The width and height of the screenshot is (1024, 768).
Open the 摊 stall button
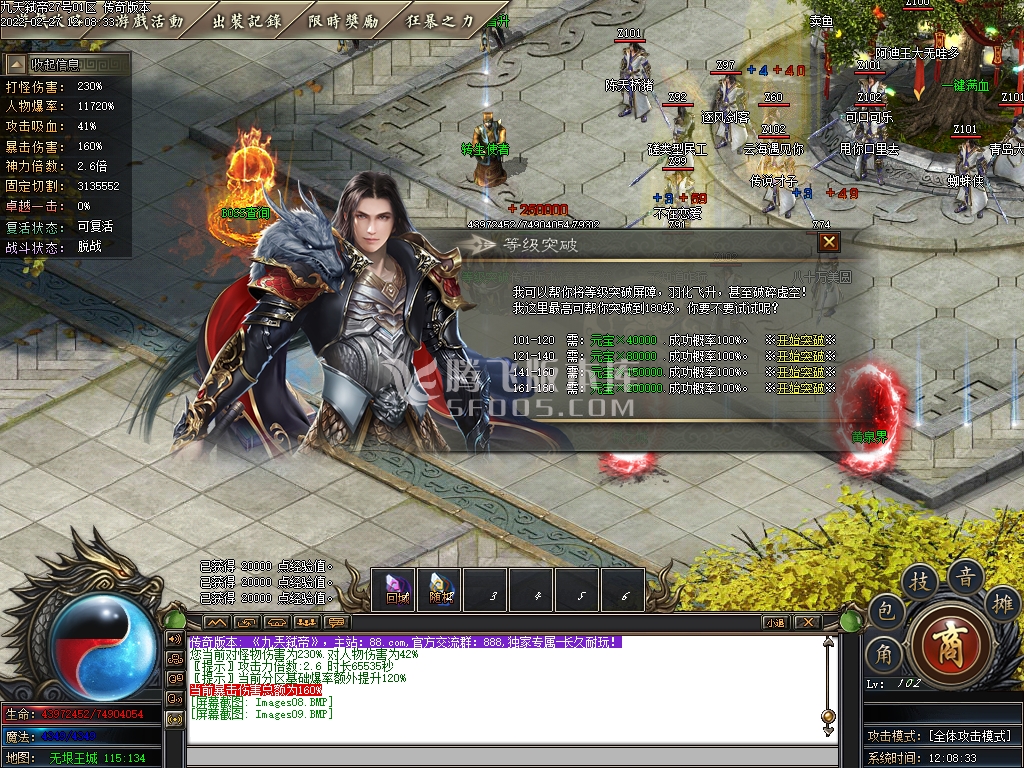pyautogui.click(x=1001, y=603)
